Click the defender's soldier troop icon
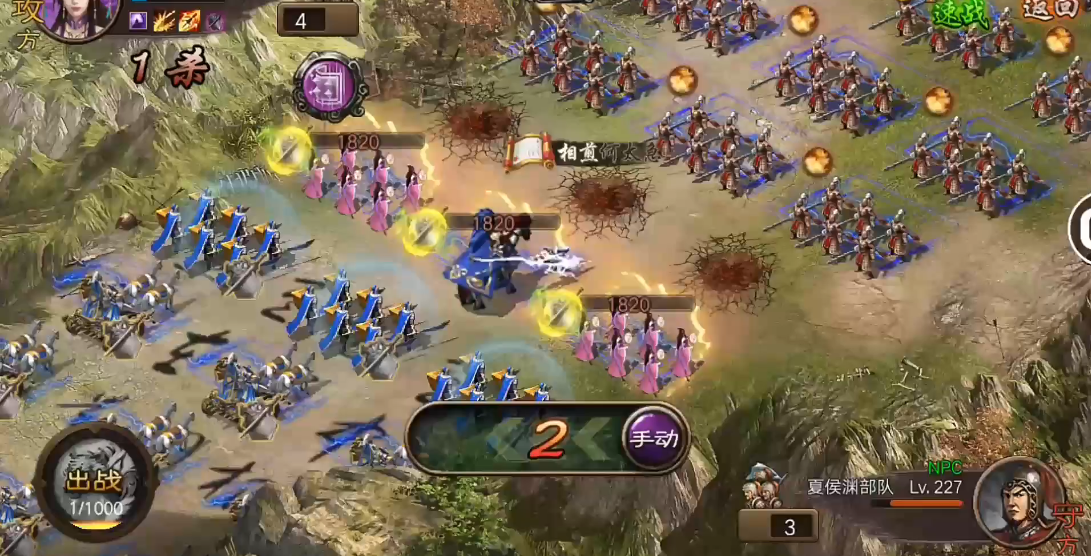1091x556 pixels. 763,489
